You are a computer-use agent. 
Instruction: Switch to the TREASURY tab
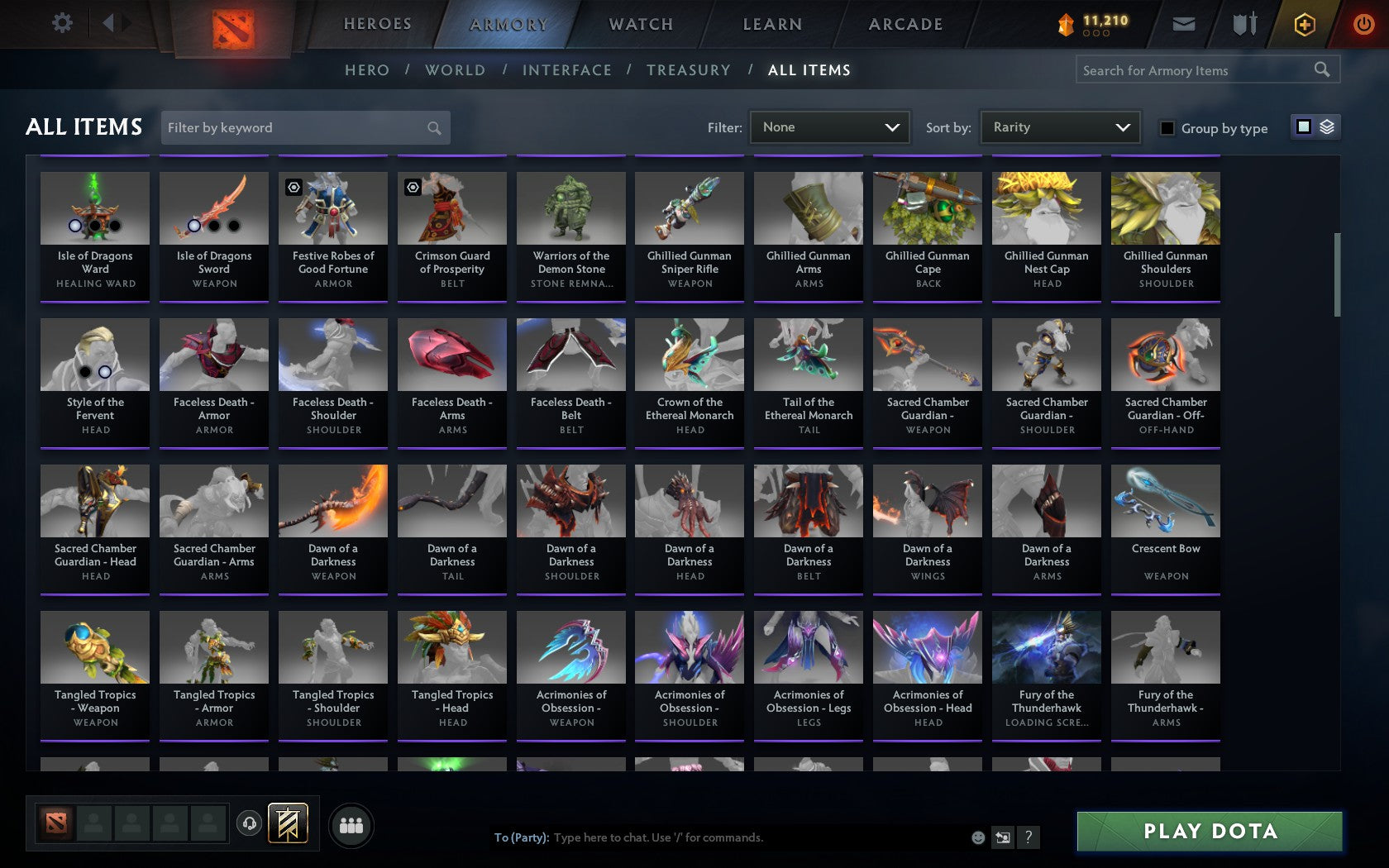coord(689,70)
